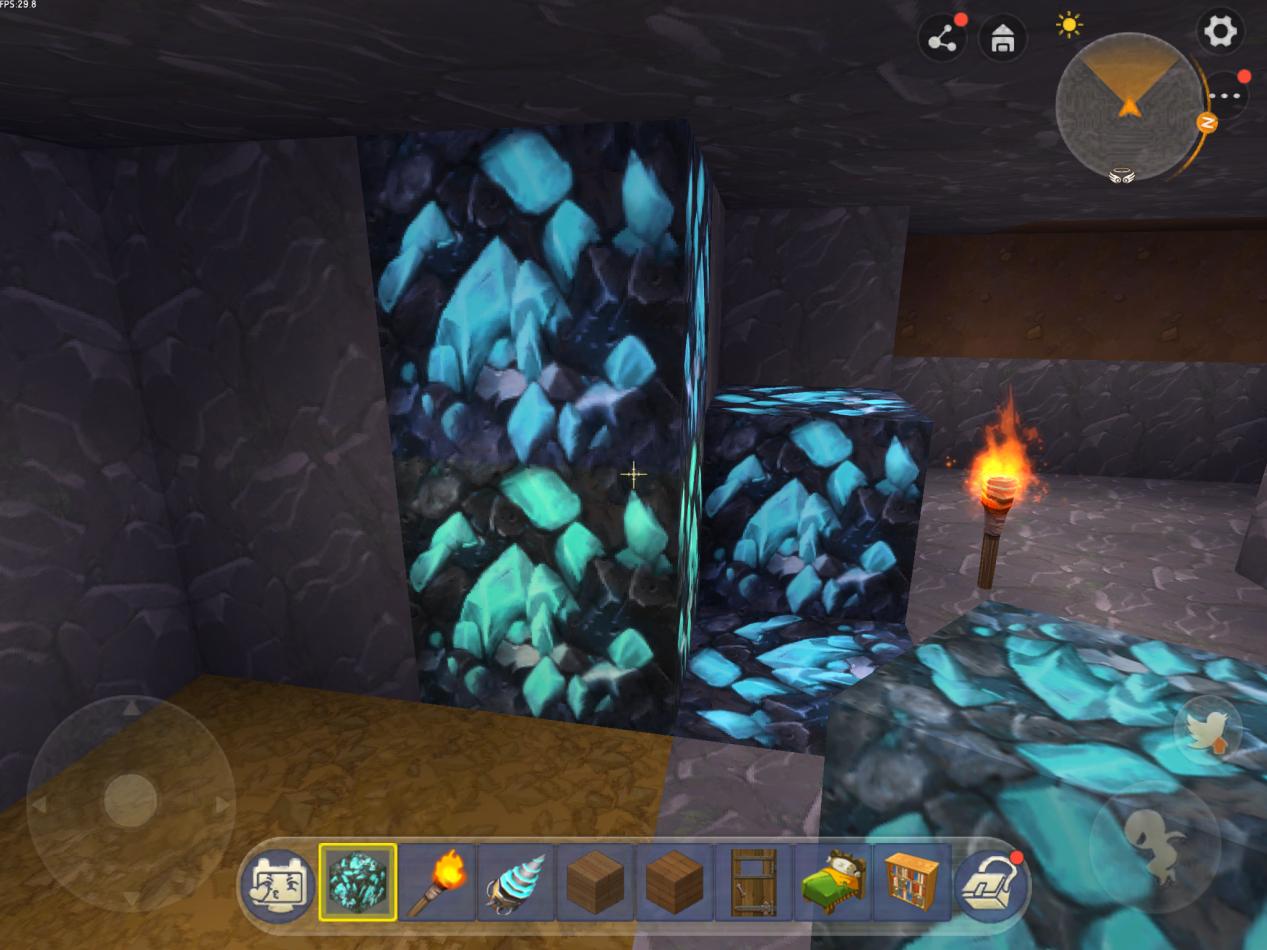Select the torch in the hotbar

point(437,882)
